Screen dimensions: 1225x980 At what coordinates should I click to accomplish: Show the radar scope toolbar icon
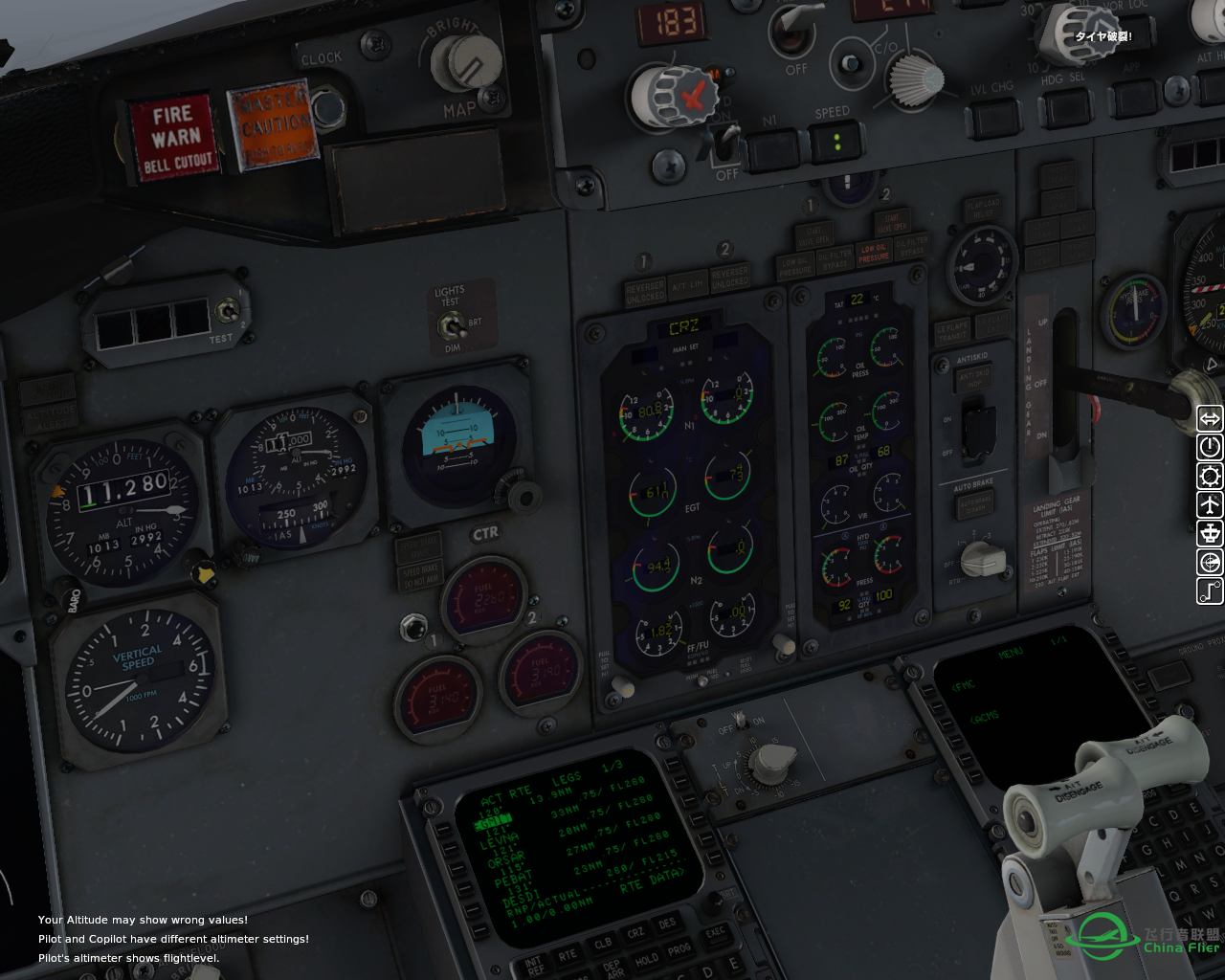tap(1211, 562)
